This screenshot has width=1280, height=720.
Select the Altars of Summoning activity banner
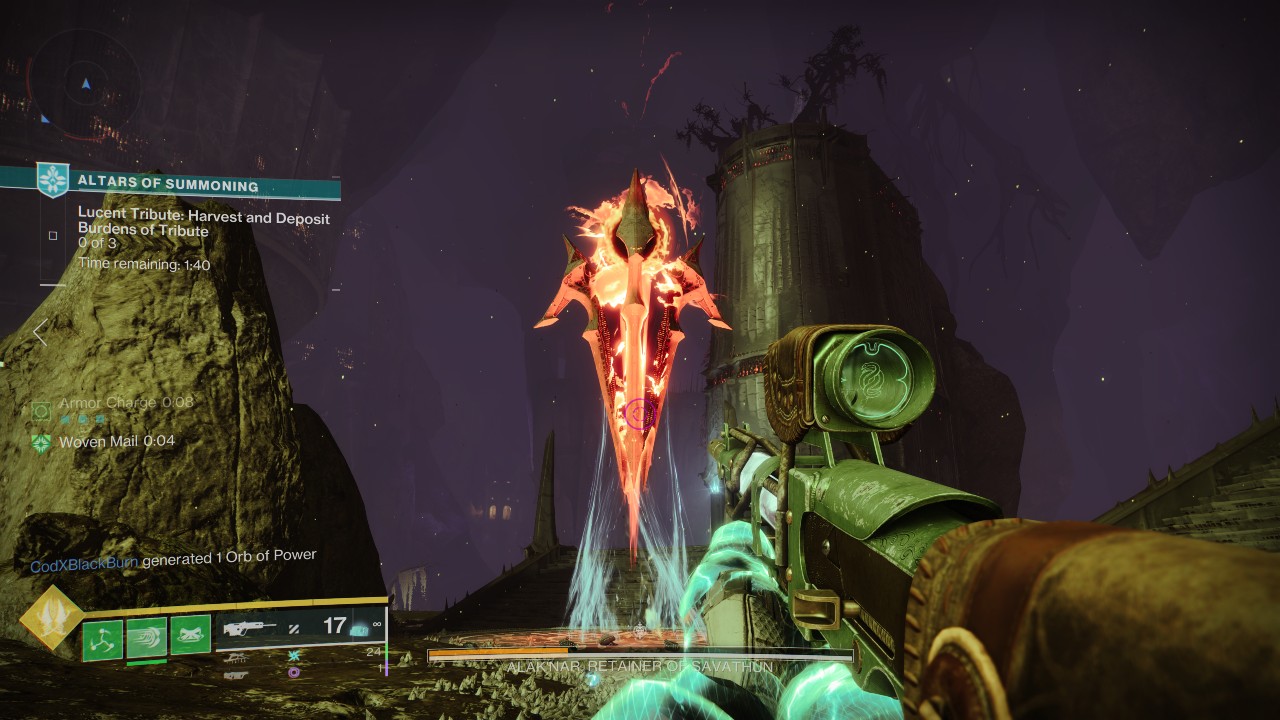point(190,185)
